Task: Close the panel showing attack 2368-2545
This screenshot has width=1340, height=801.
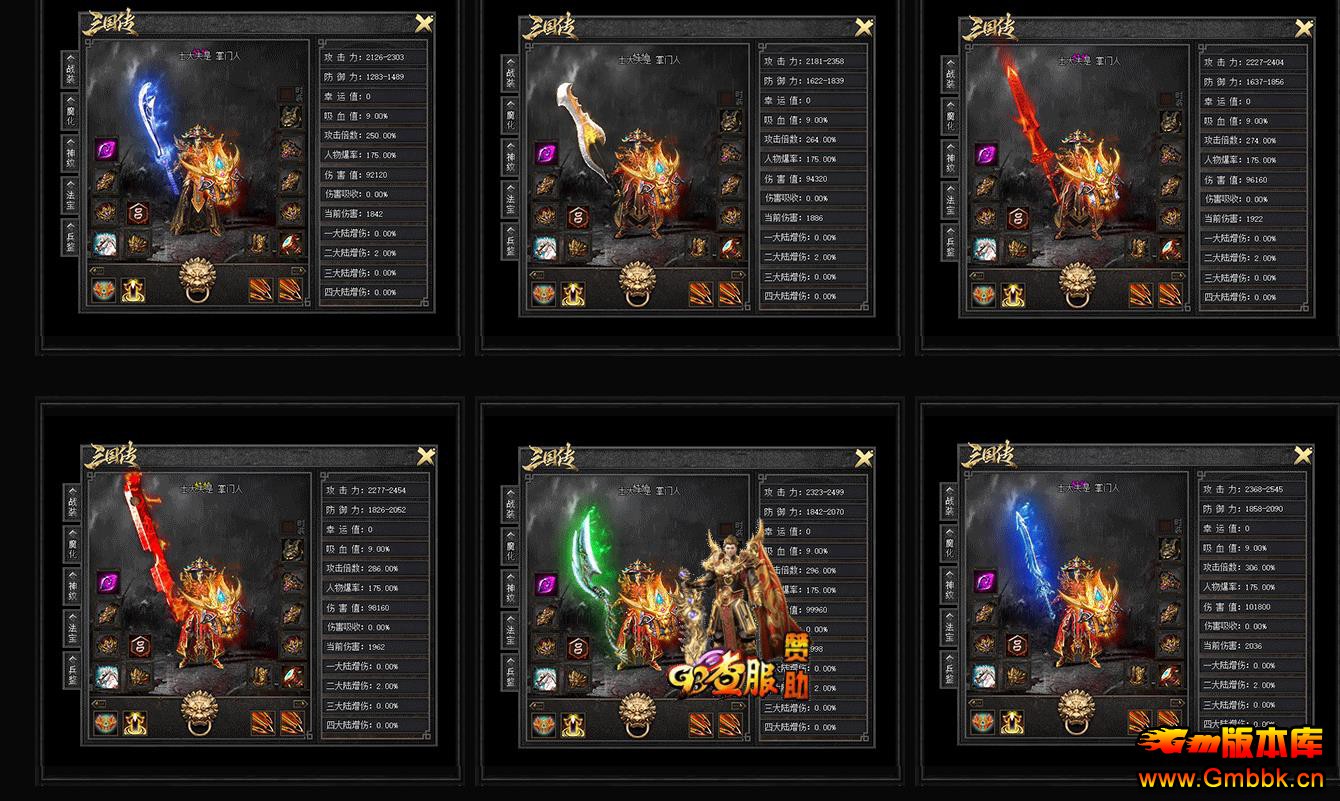Action: pyautogui.click(x=1304, y=456)
